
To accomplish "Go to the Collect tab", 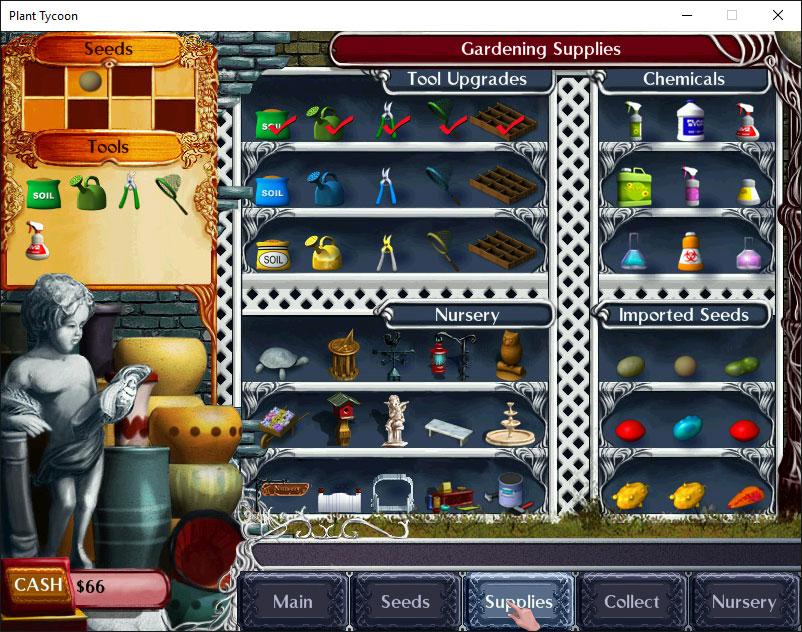I will (631, 602).
